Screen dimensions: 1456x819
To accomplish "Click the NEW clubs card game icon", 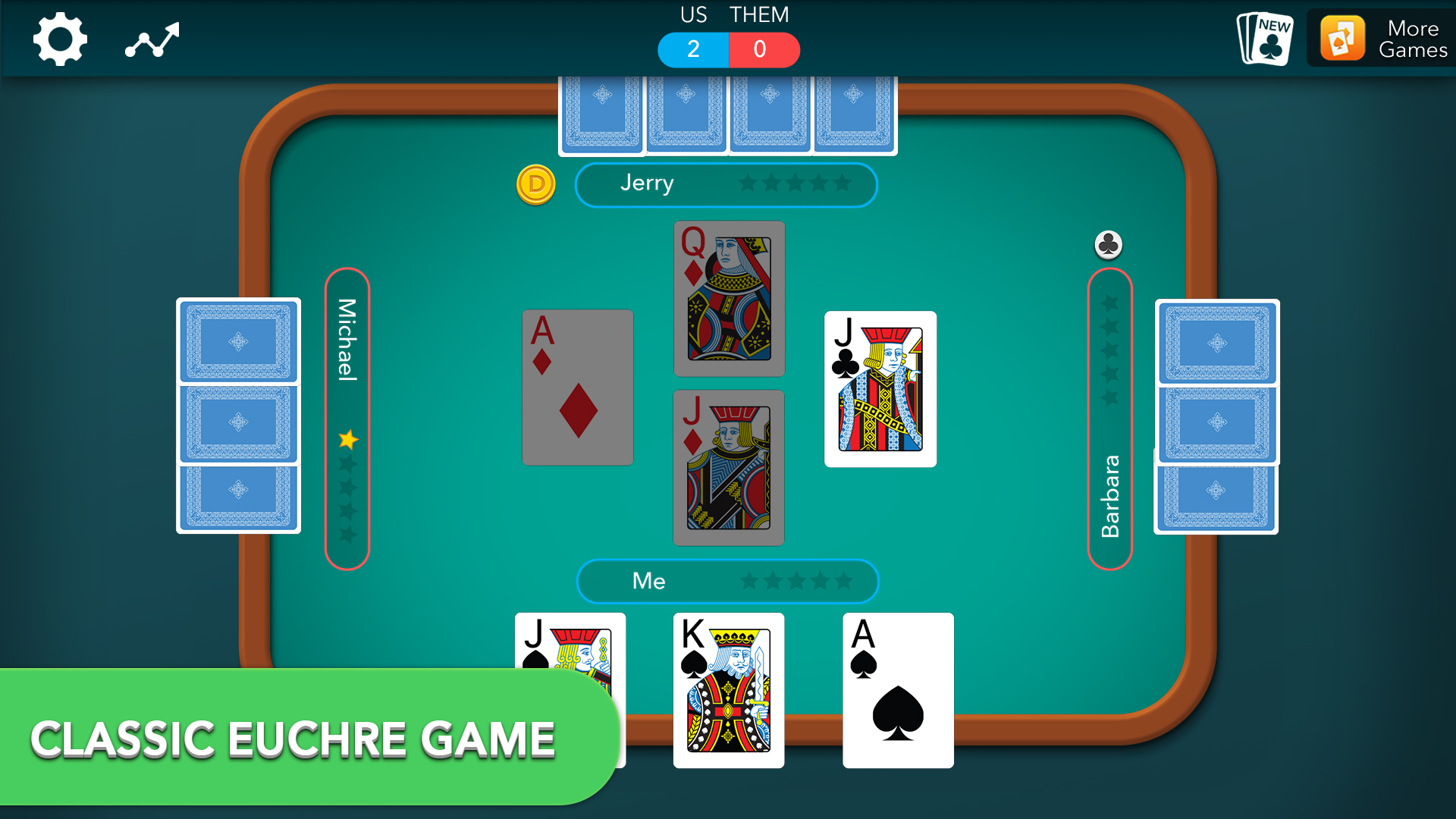I will (x=1263, y=38).
